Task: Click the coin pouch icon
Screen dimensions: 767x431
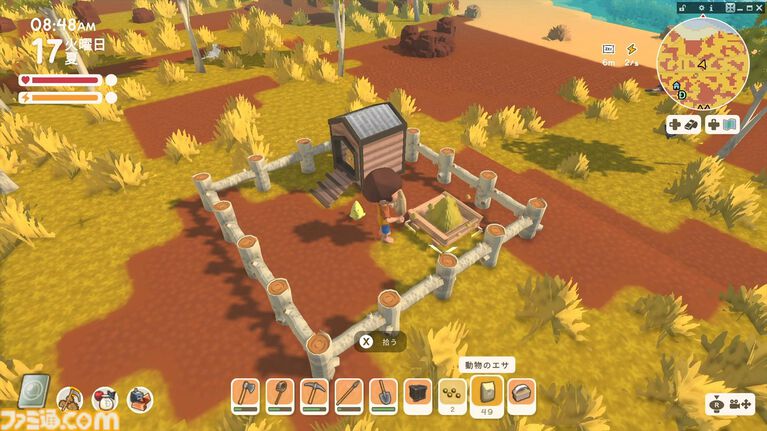Action: [105, 400]
